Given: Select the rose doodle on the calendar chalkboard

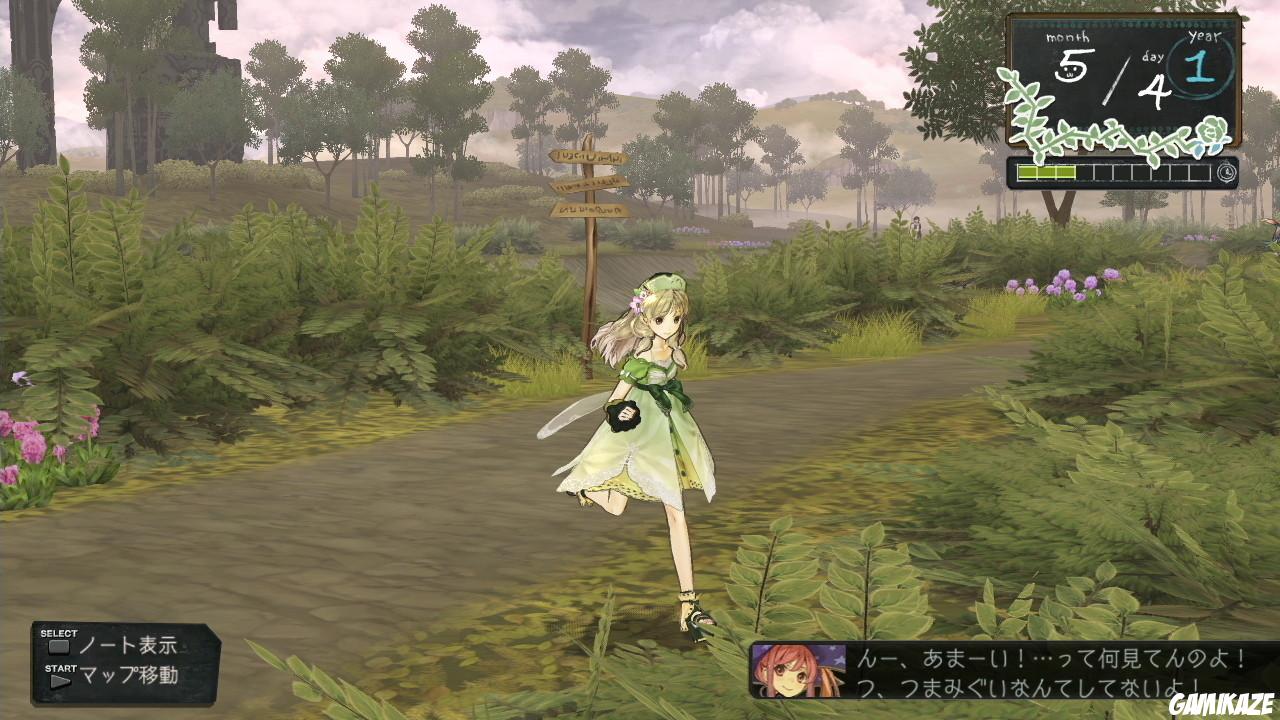Looking at the screenshot, I should point(1209,130).
